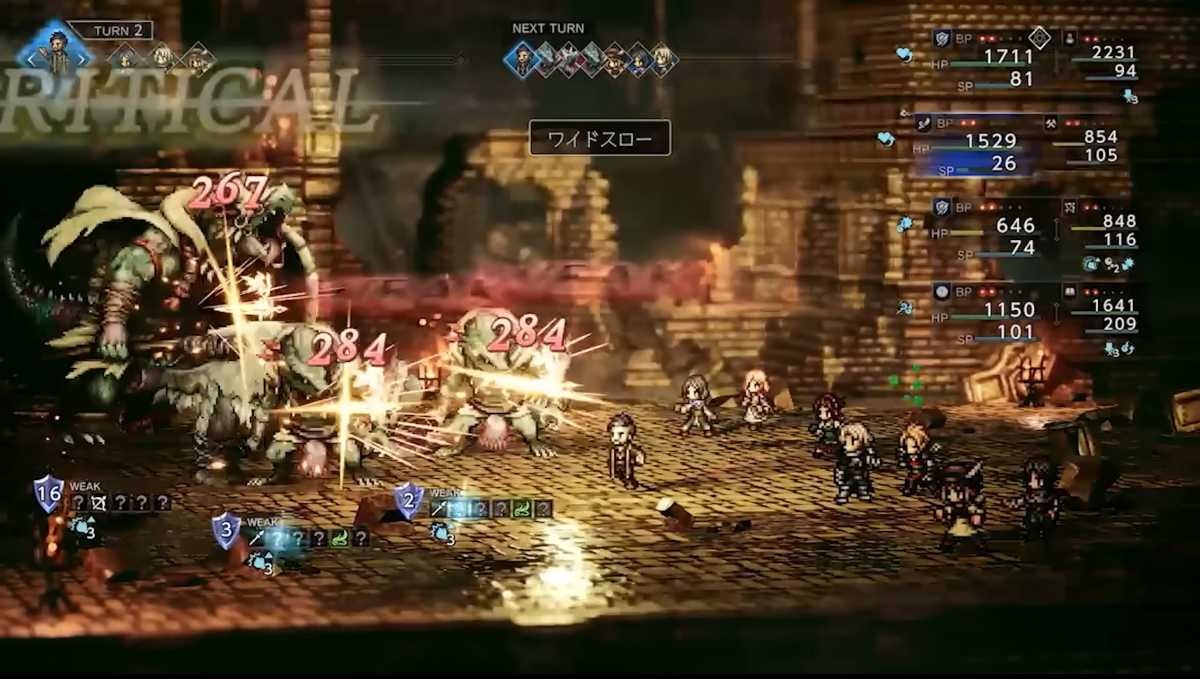Viewport: 1200px width, 679px height.
Task: Select the enemy shield counter showing 16
Action: pyautogui.click(x=48, y=493)
